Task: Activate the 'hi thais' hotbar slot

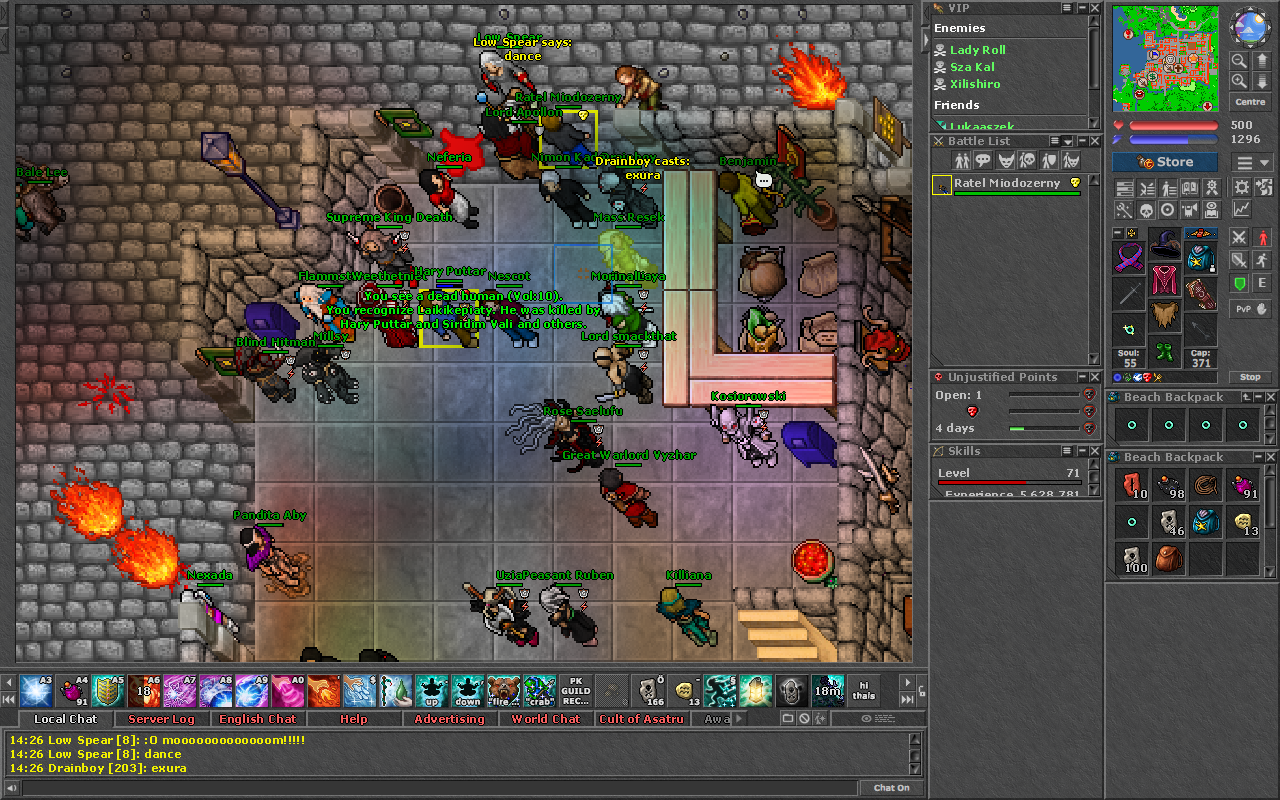Action: pyautogui.click(x=864, y=690)
